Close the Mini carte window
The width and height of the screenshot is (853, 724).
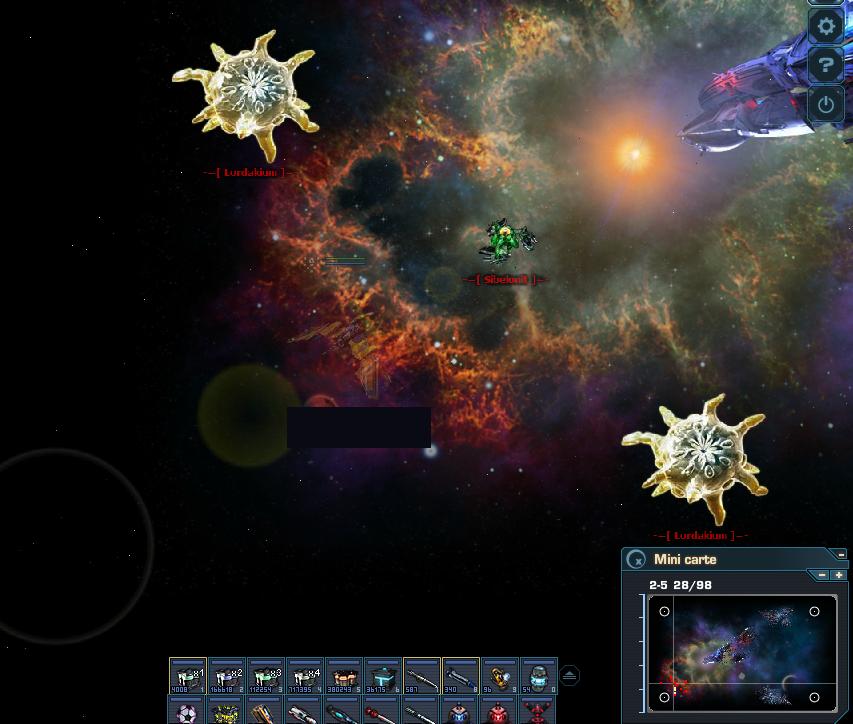(637, 560)
